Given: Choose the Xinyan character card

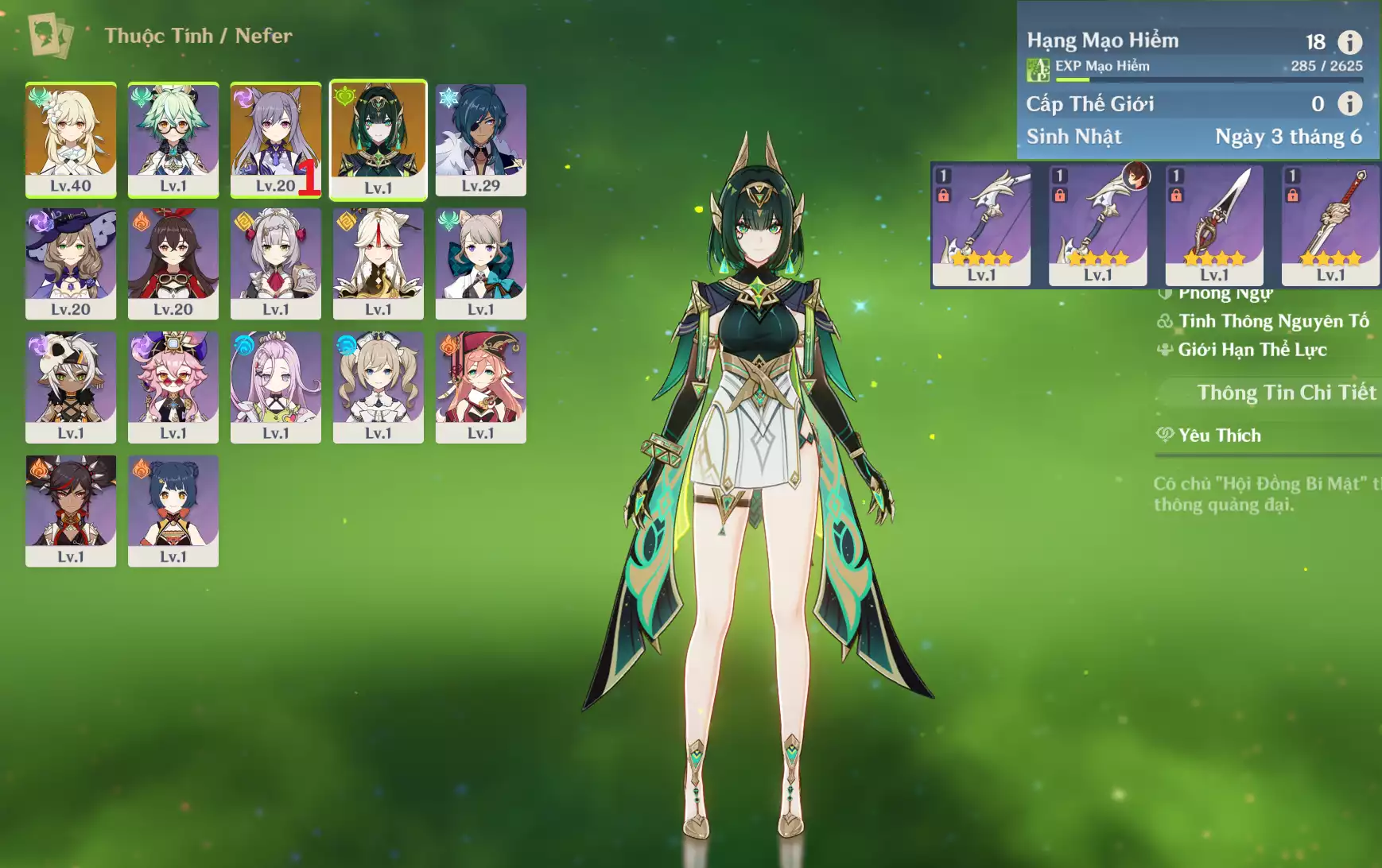Looking at the screenshot, I should pyautogui.click(x=71, y=510).
